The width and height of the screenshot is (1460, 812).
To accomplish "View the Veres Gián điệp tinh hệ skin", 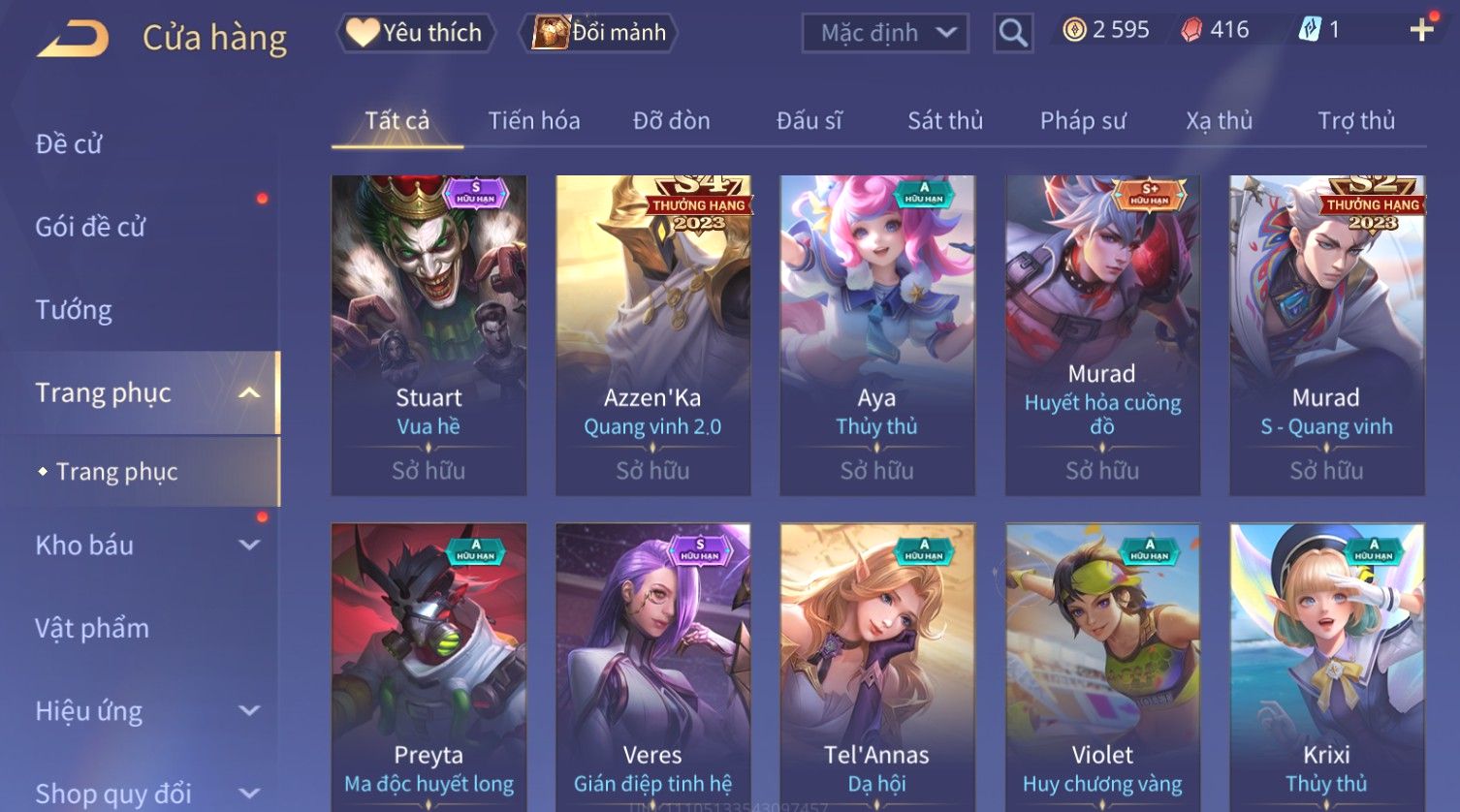I will tap(652, 669).
